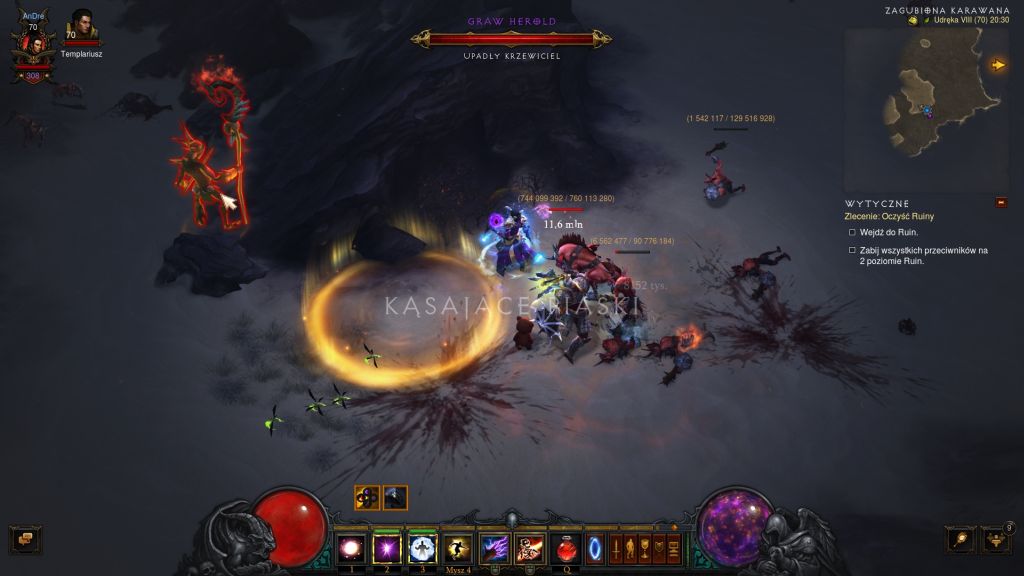Select the Templariusz follower portrait
The width and height of the screenshot is (1024, 576).
[81, 25]
